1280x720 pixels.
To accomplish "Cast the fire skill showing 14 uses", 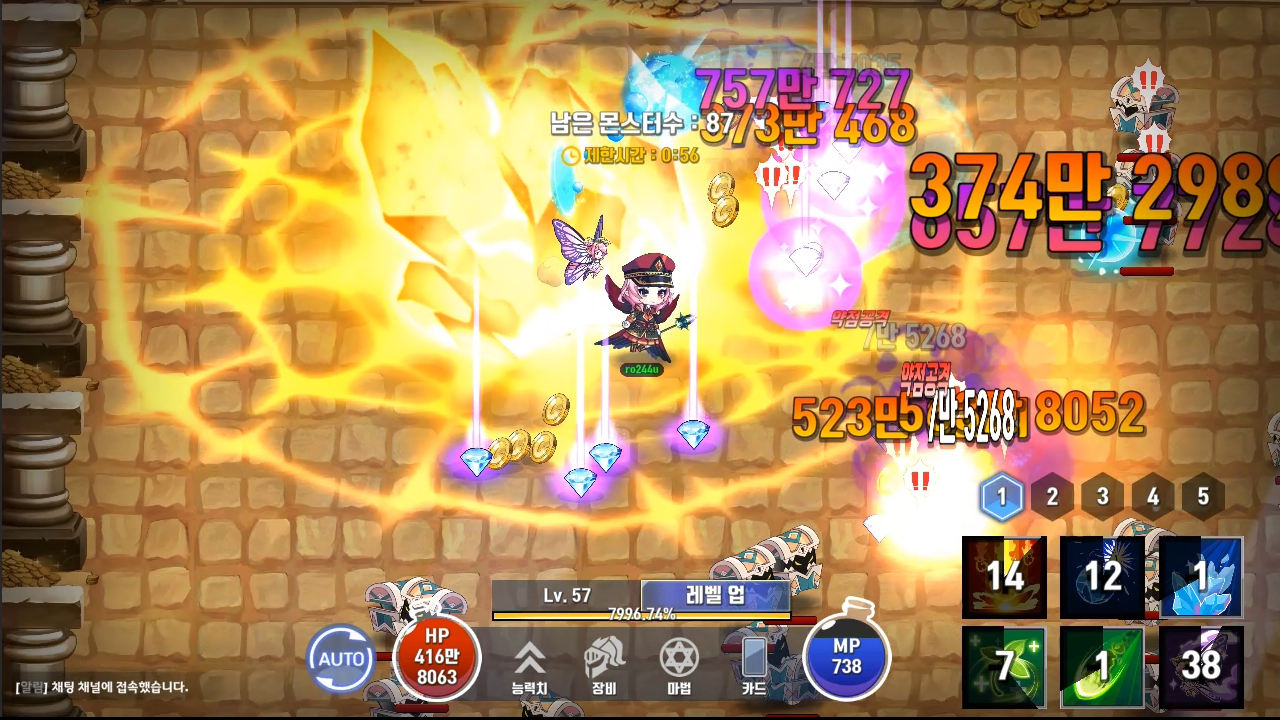I will 1002,577.
